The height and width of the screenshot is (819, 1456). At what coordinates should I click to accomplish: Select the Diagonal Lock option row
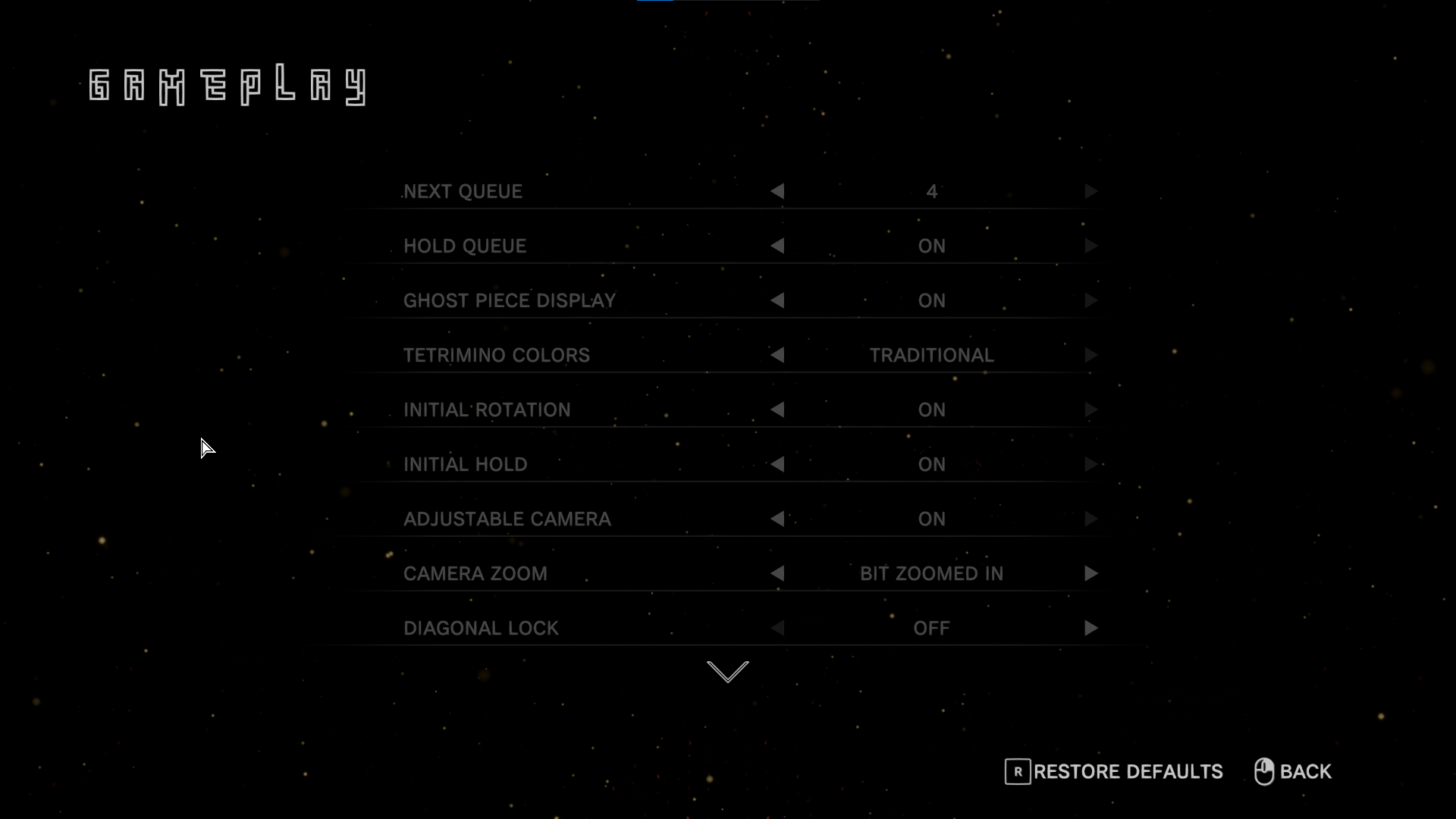click(481, 629)
